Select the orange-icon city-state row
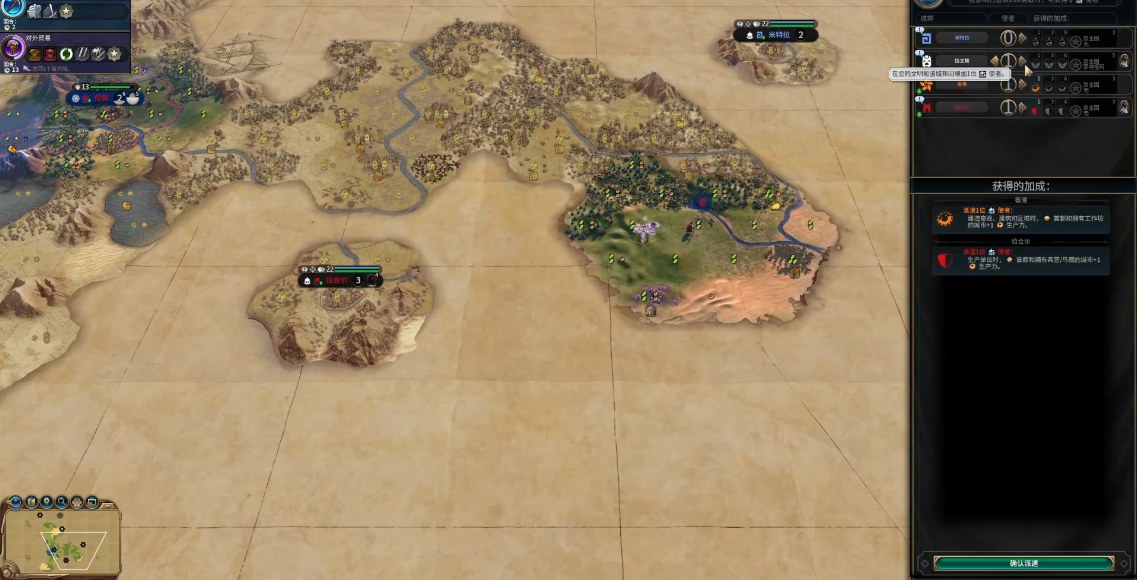The image size is (1137, 580). click(960, 84)
